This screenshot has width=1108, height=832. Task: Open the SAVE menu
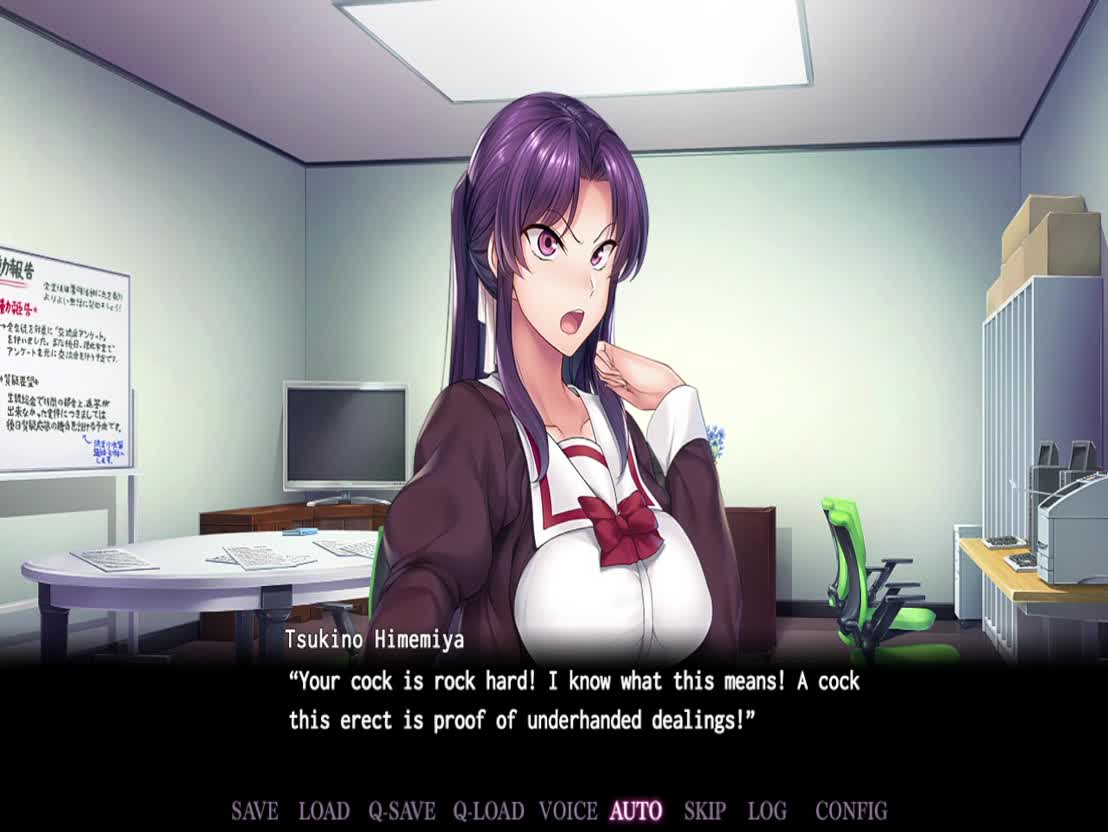click(x=254, y=811)
